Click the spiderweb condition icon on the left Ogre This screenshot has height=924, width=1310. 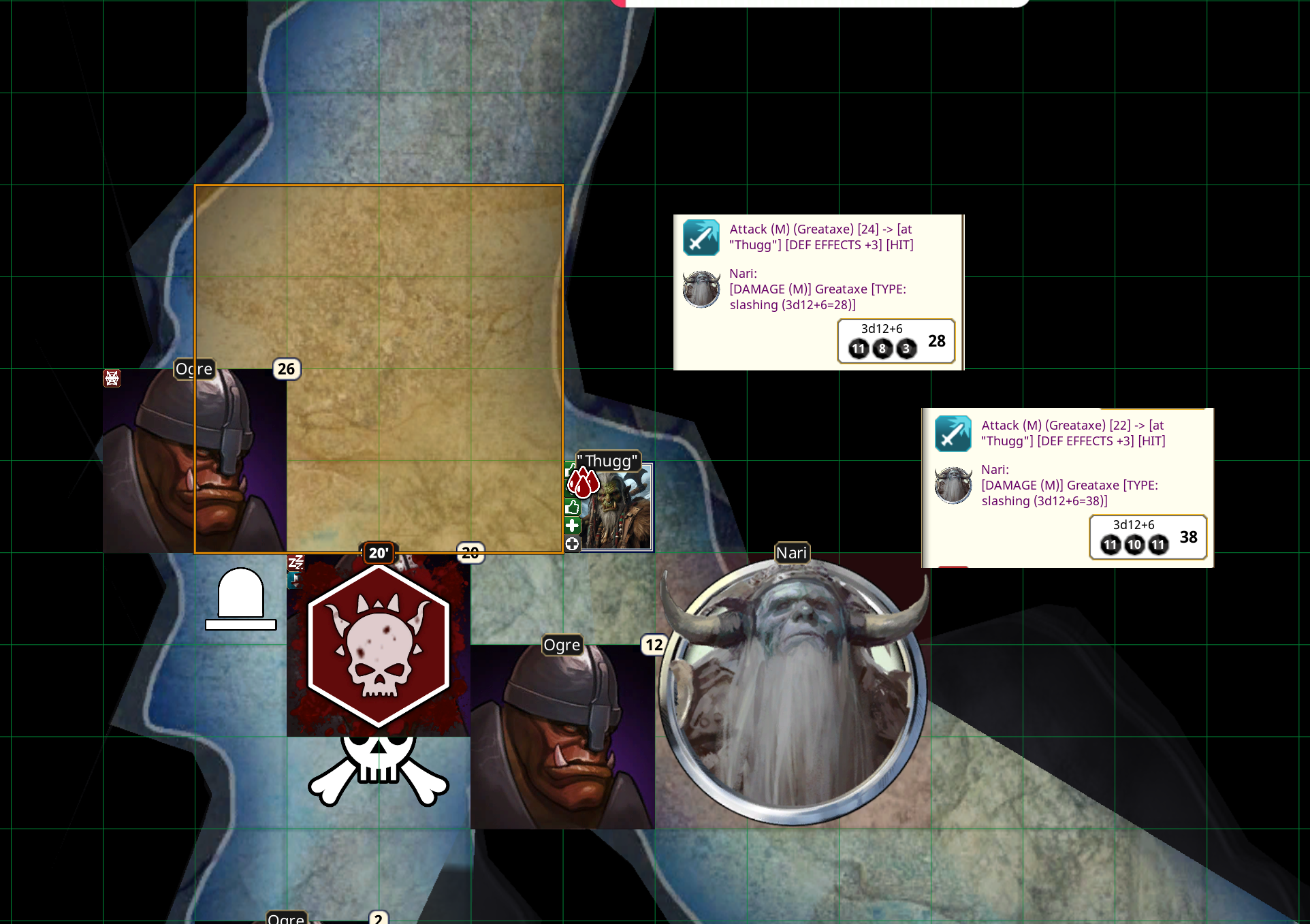[x=113, y=378]
